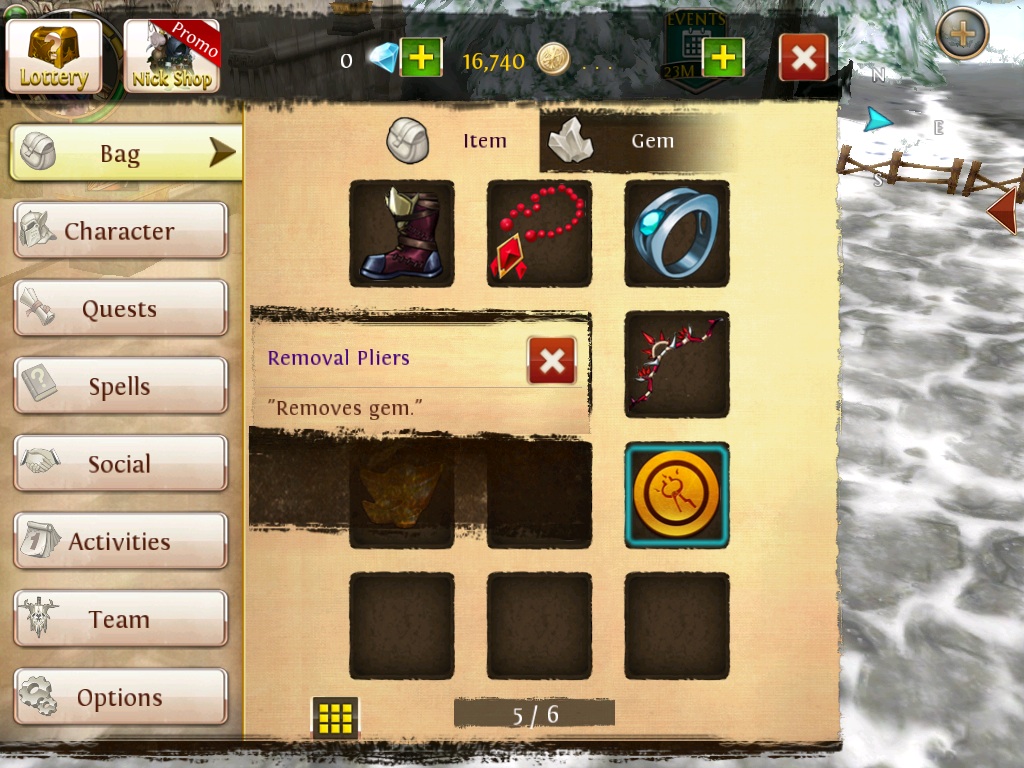Viewport: 1024px width, 768px height.
Task: Go to the Social menu
Action: (x=120, y=464)
